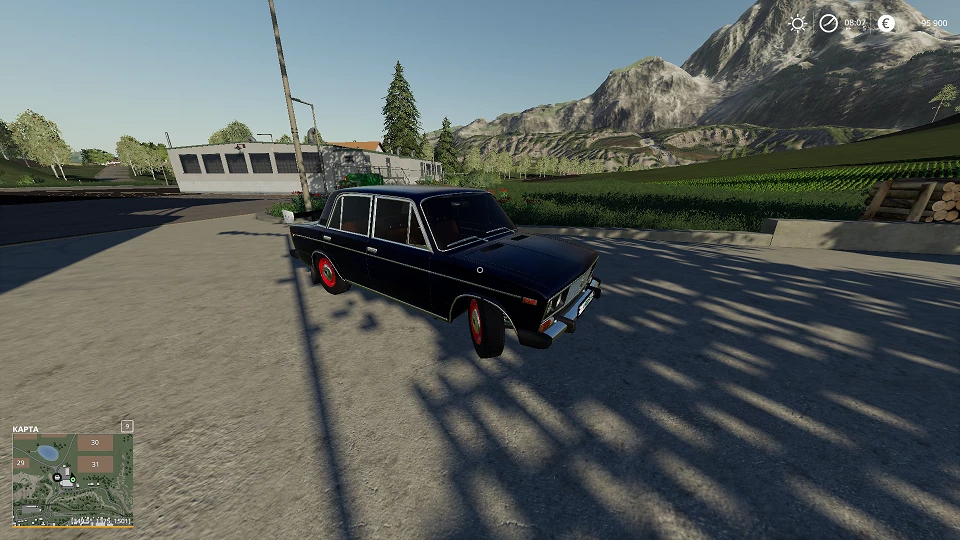Pick field 29 on the minimap
Viewport: 960px width, 540px height.
(20, 463)
